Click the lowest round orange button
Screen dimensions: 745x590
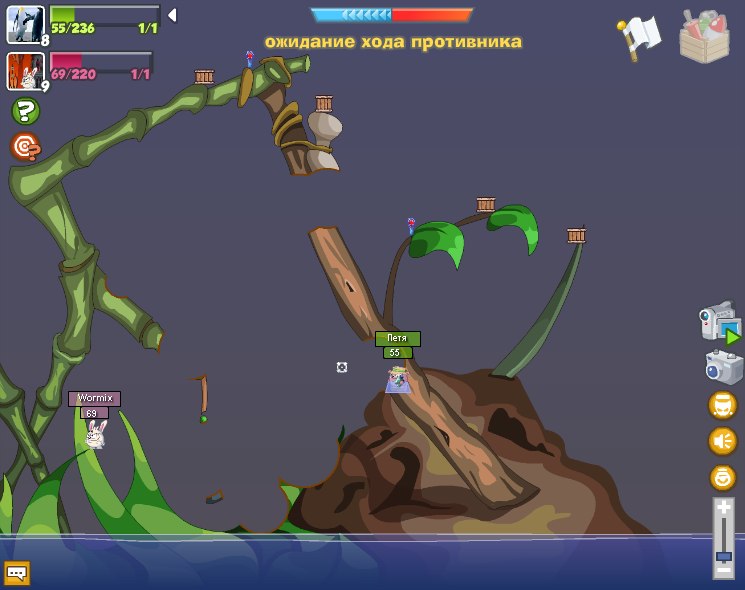tap(722, 477)
